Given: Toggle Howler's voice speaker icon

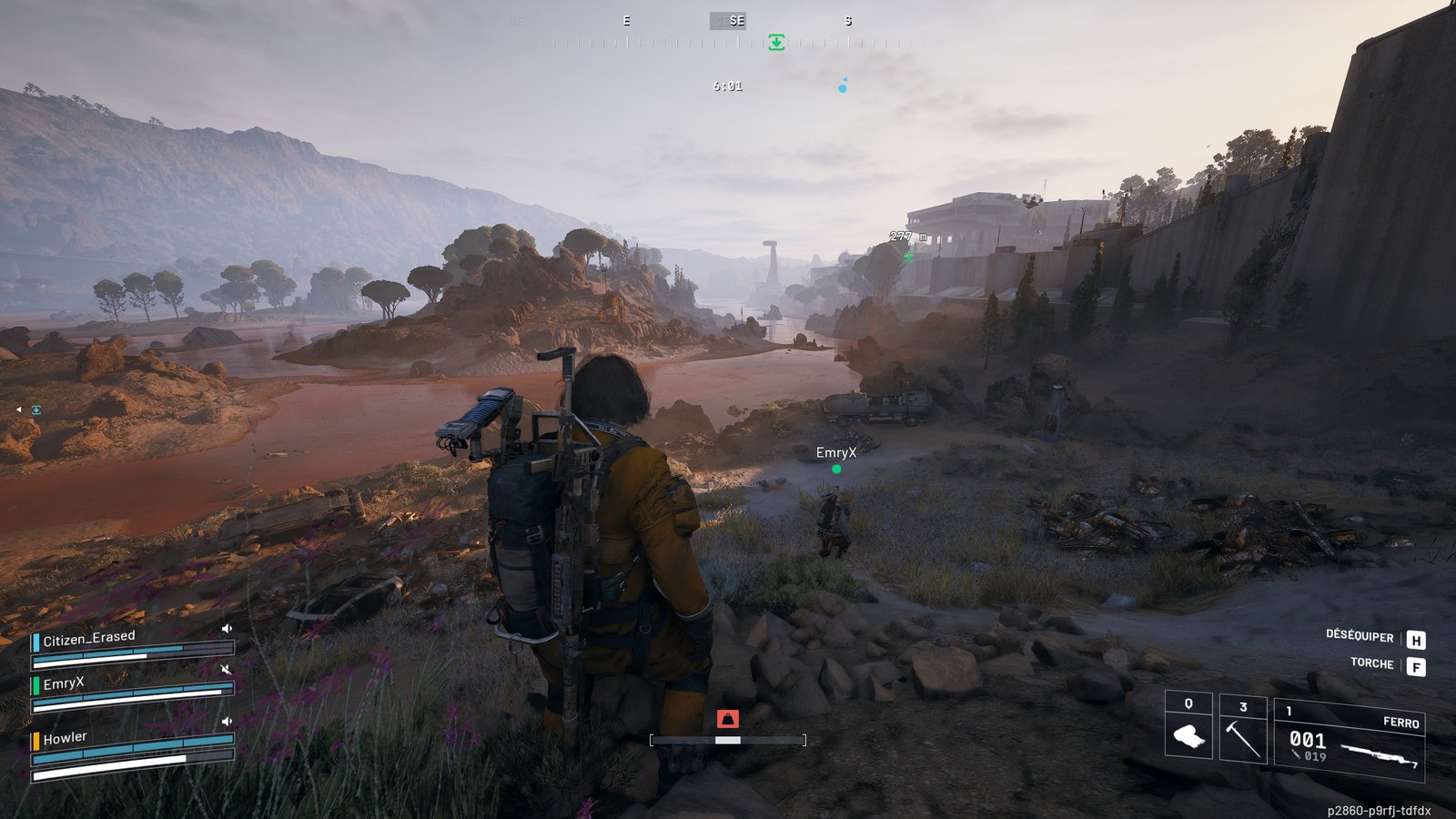Looking at the screenshot, I should click(x=227, y=722).
